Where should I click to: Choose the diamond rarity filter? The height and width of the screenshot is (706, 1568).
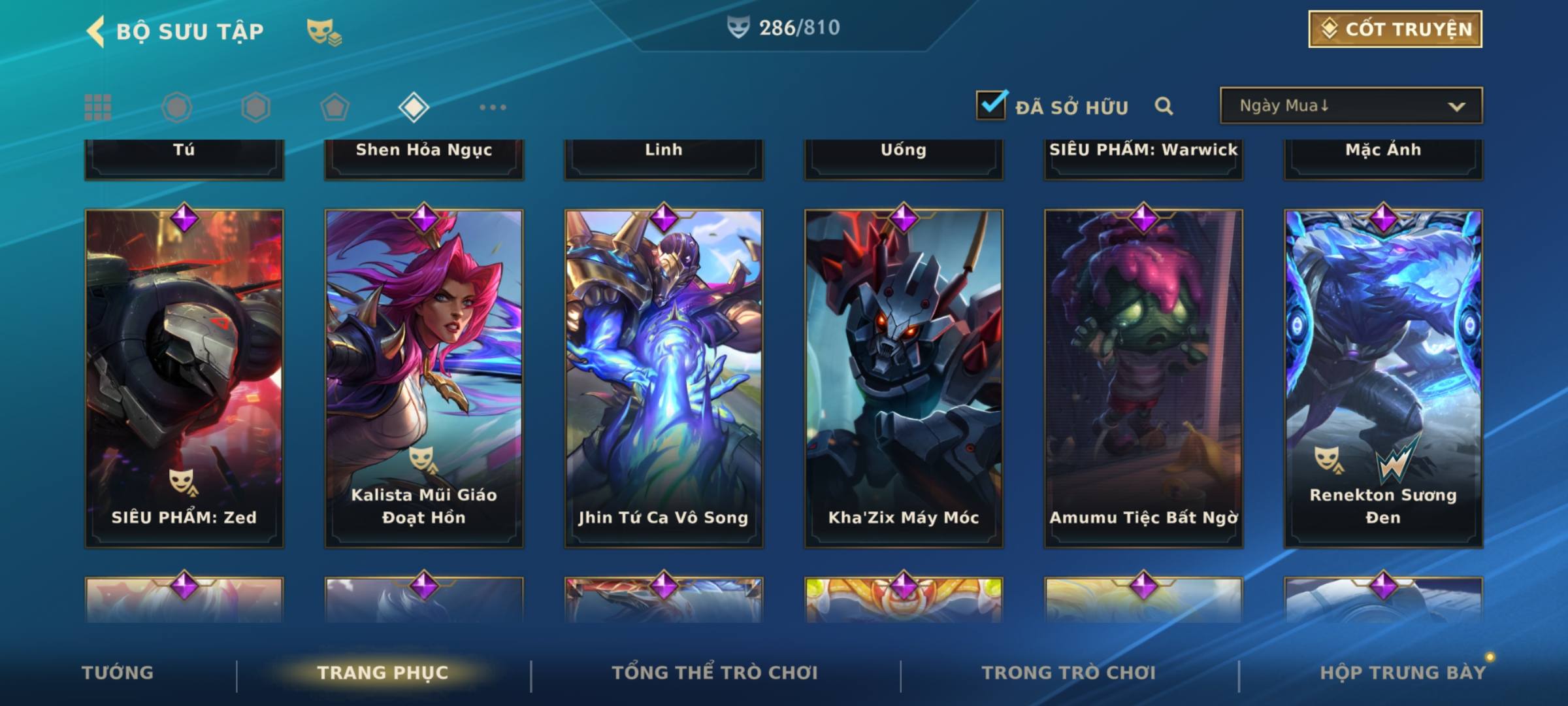414,107
